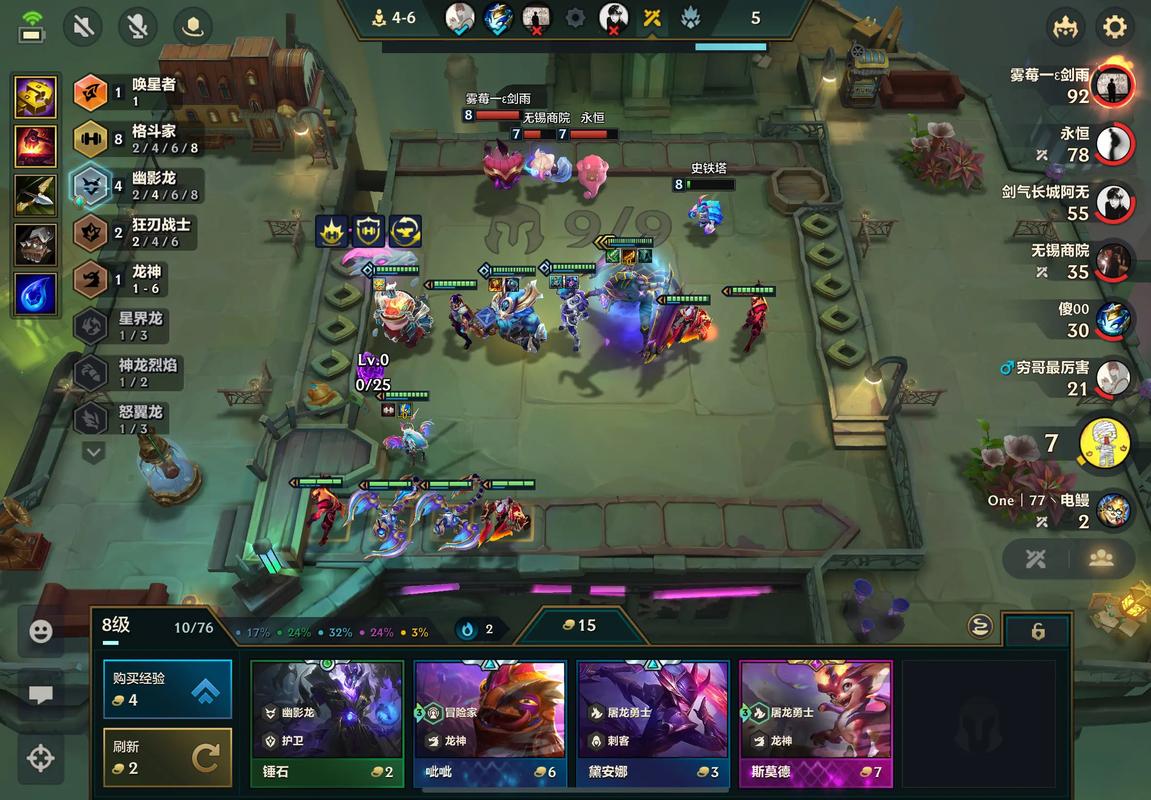
Task: Refresh the shop for 2 gold
Action: point(167,757)
